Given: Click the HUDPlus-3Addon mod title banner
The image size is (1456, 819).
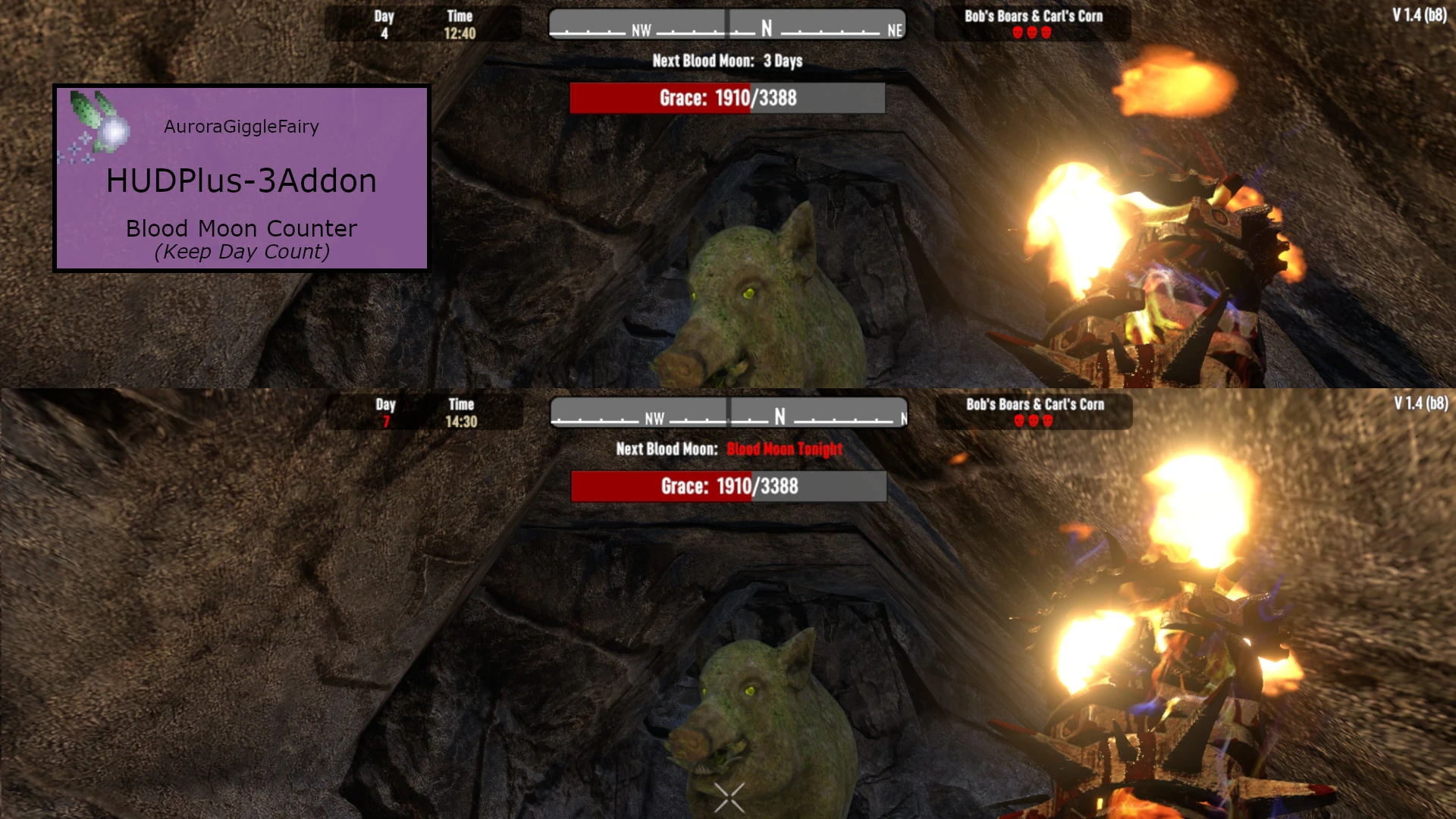Looking at the screenshot, I should pyautogui.click(x=241, y=180).
